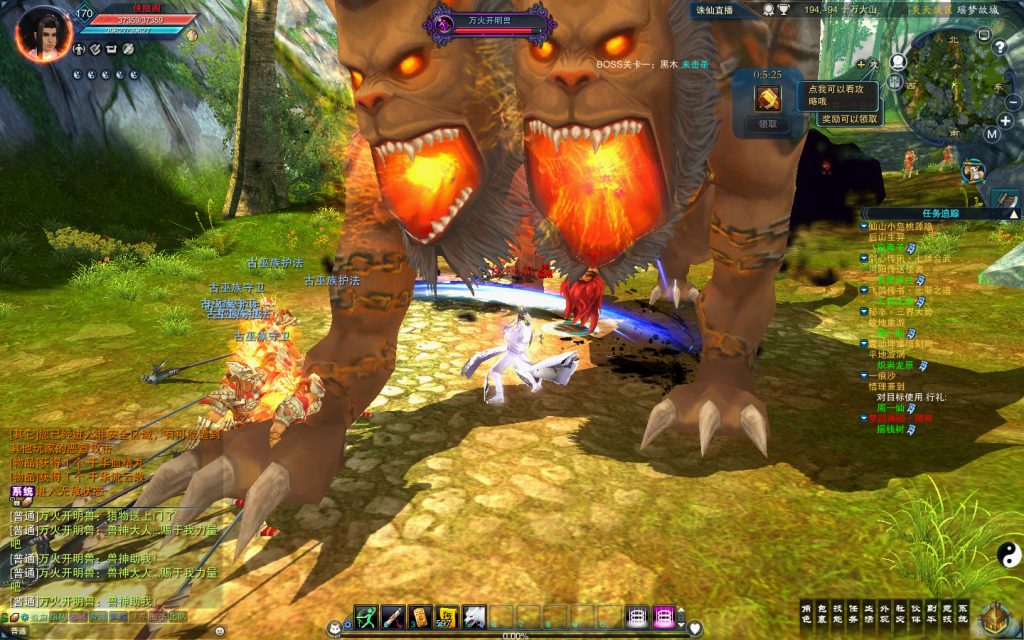Use the sword skill in hotbar
The image size is (1024, 640).
click(392, 616)
